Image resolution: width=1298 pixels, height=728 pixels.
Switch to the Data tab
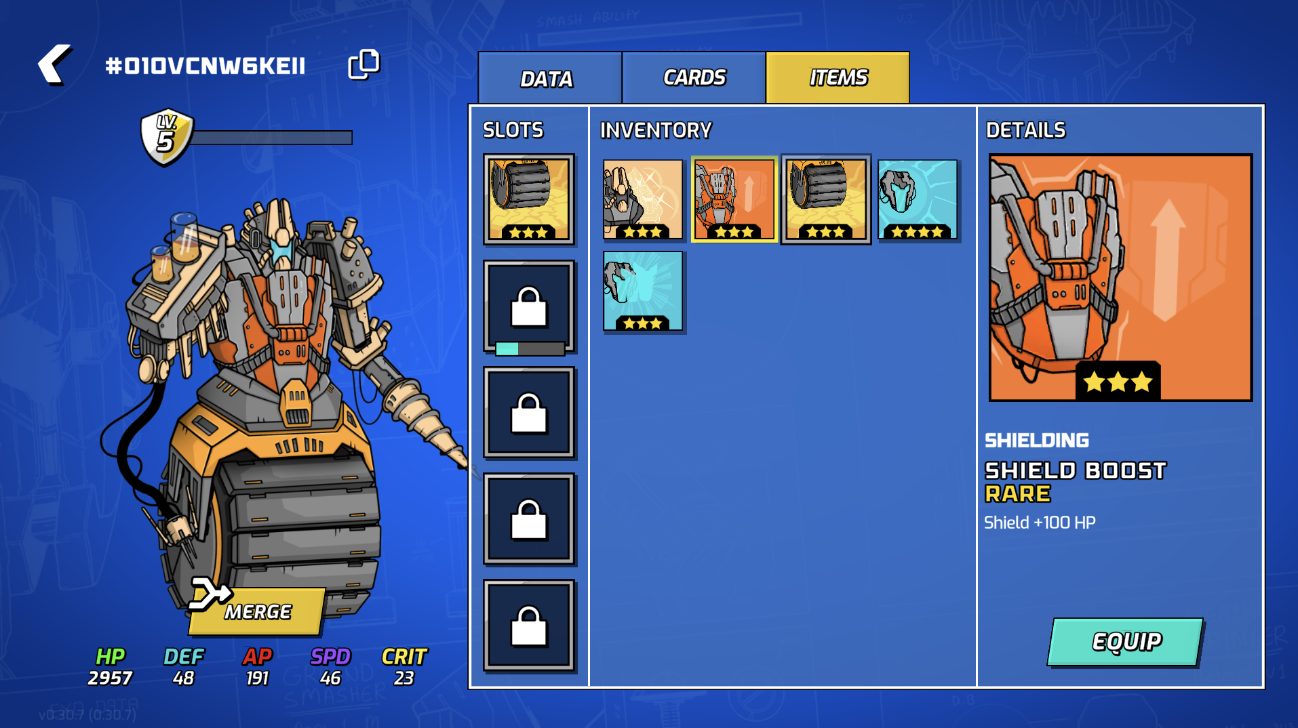coord(549,79)
